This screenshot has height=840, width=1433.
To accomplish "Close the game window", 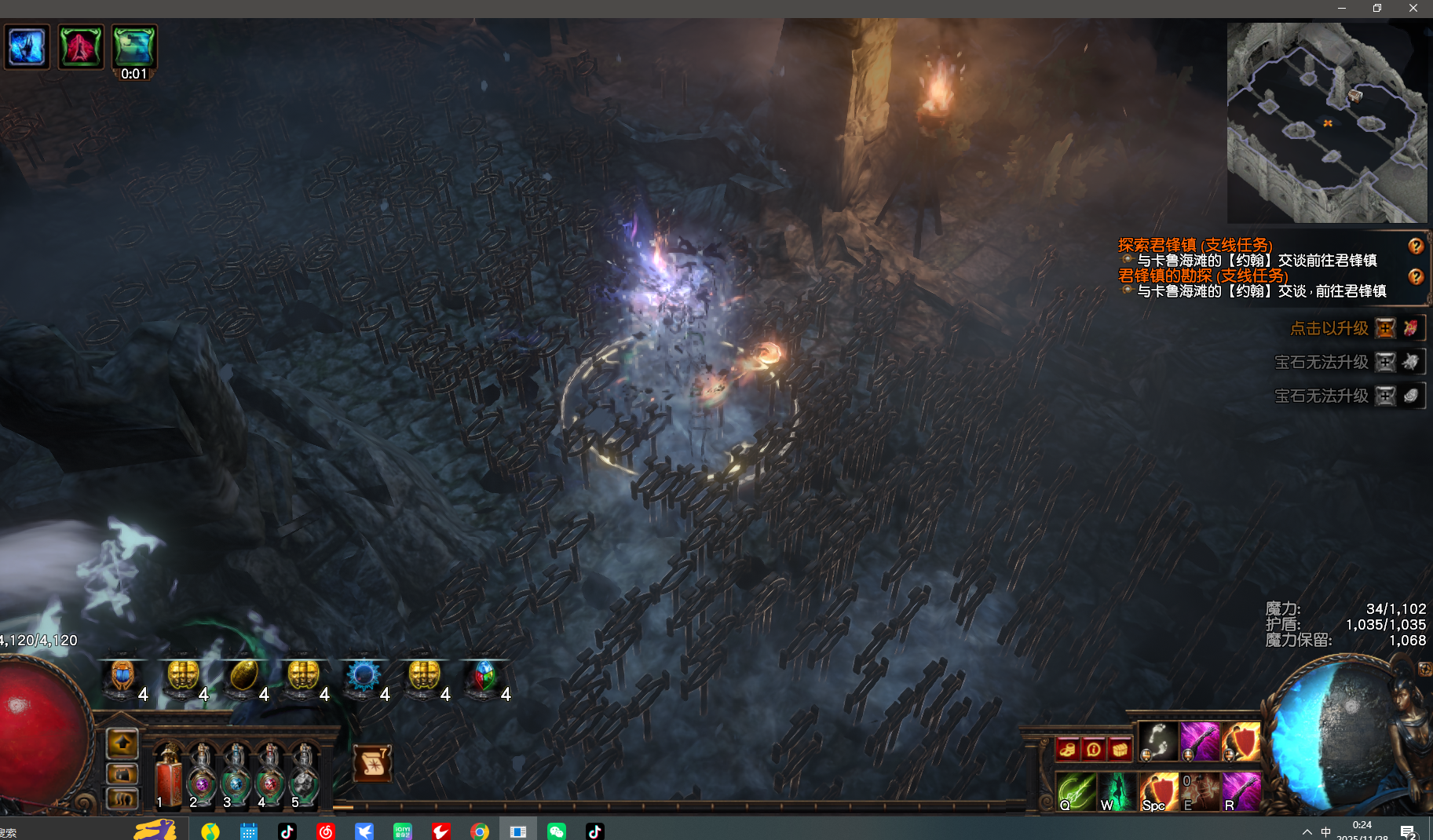I will (1413, 8).
